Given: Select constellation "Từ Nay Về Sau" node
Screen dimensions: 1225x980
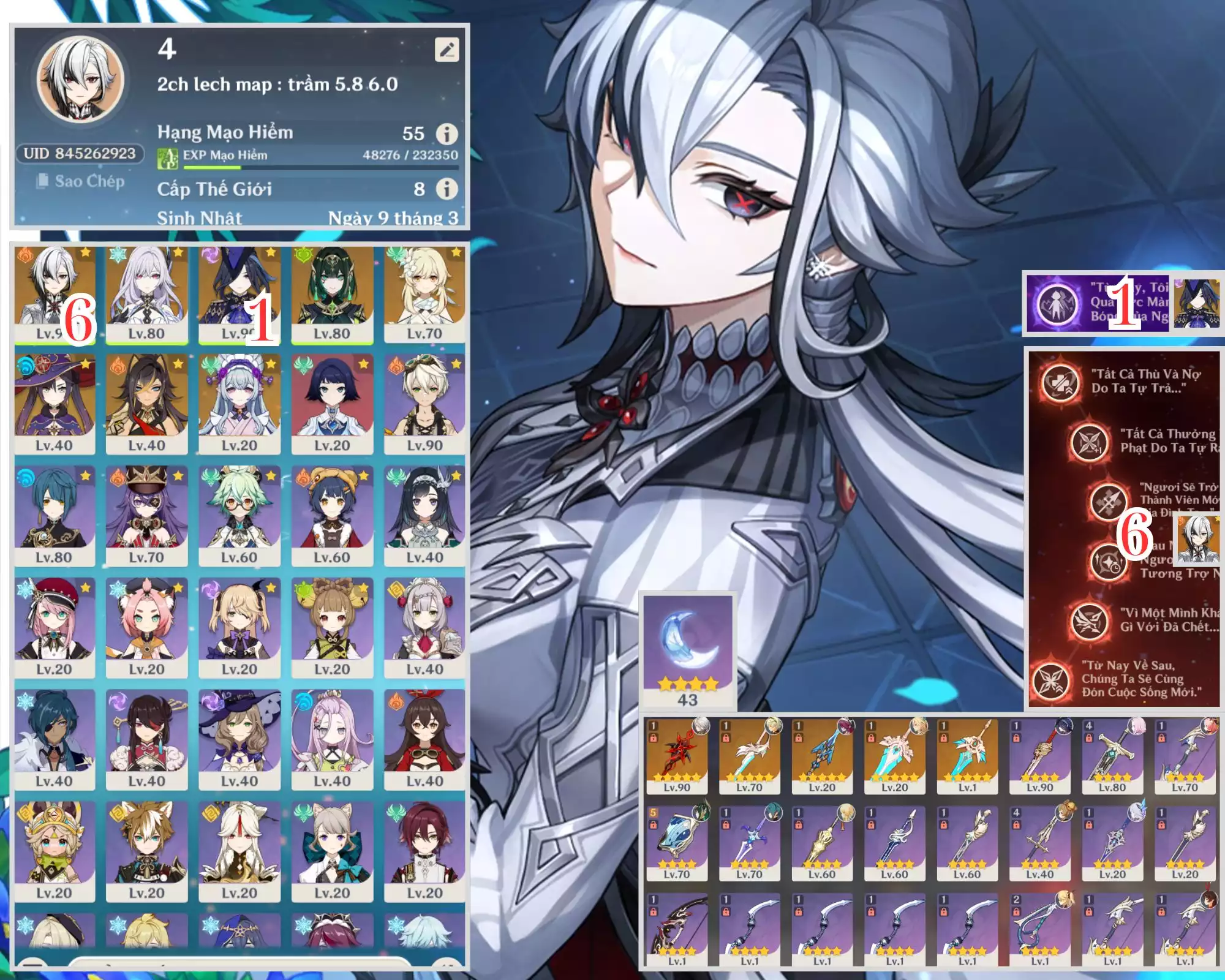Looking at the screenshot, I should [x=1050, y=680].
